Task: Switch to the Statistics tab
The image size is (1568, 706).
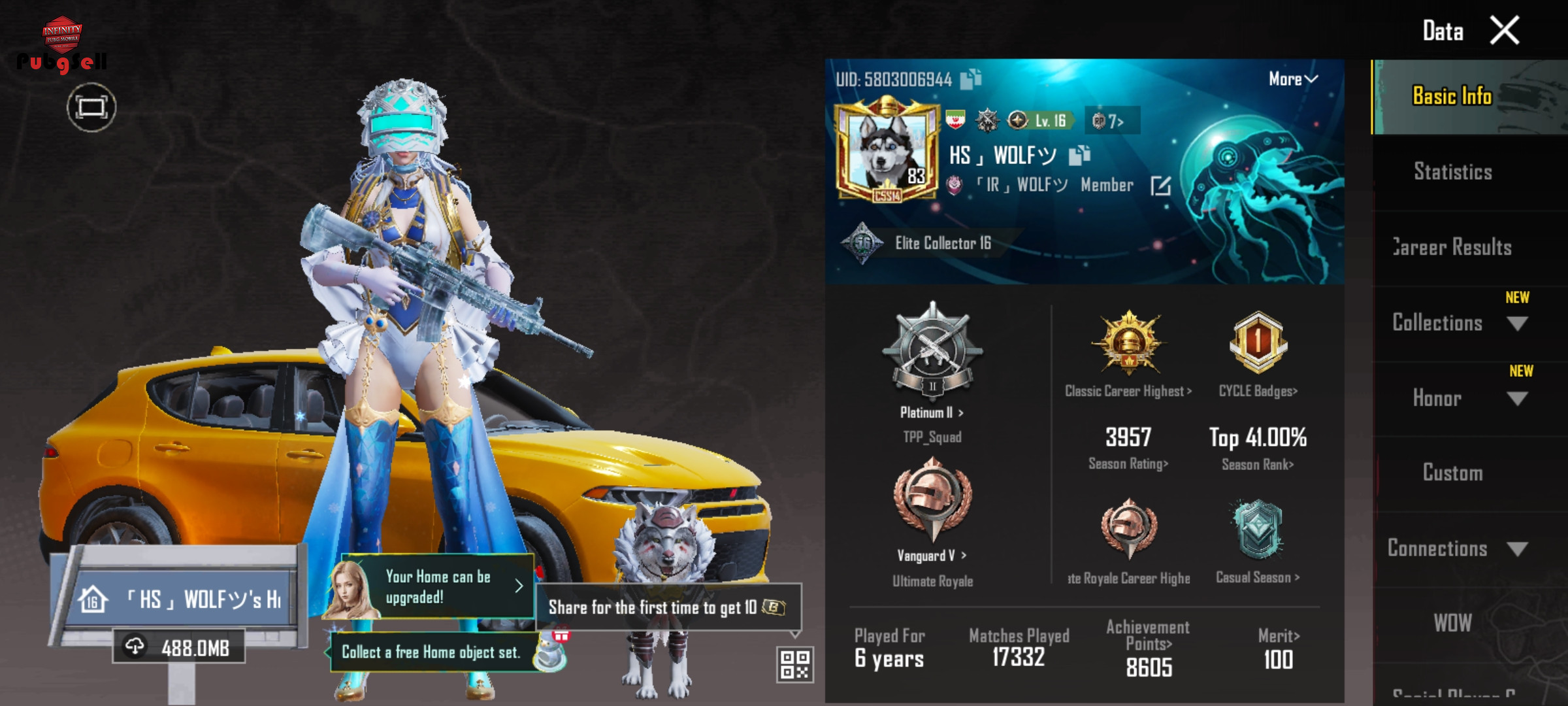Action: [1452, 172]
